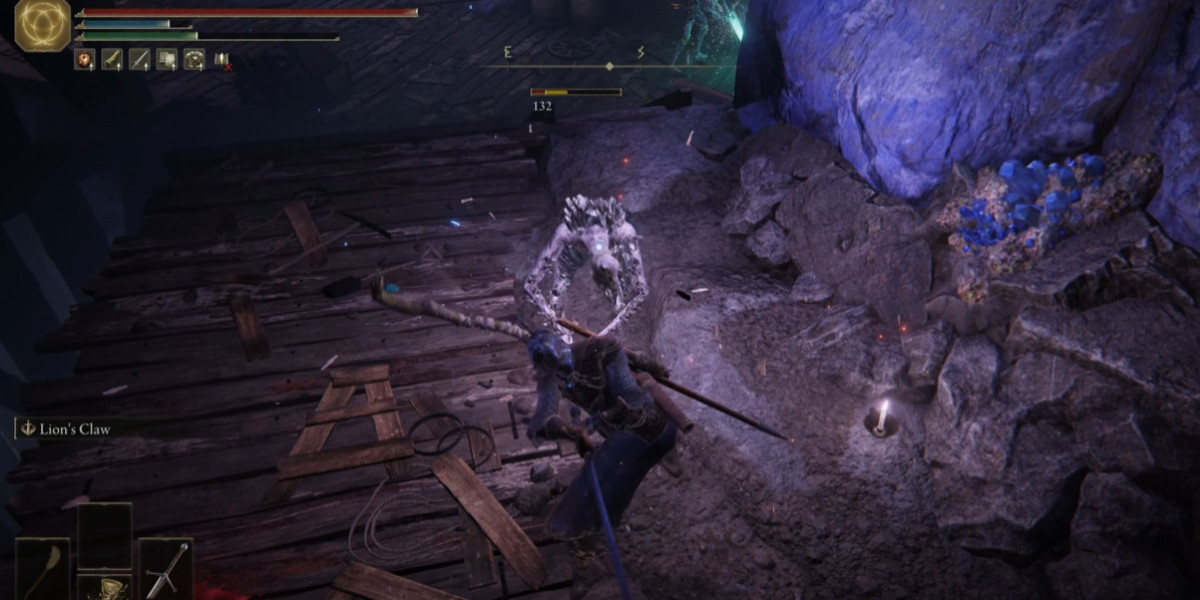Select the hammer buff status icon
The height and width of the screenshot is (600, 1200).
166,60
